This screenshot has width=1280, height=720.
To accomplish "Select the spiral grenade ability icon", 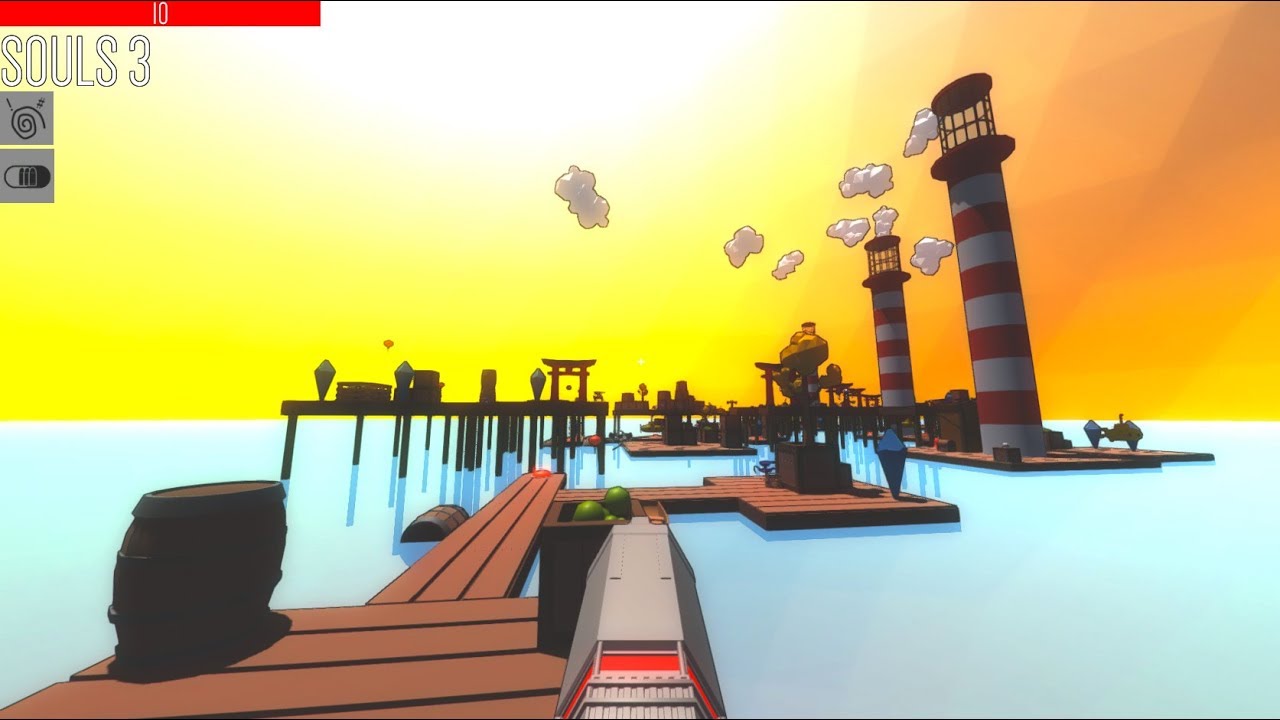I will pyautogui.click(x=28, y=118).
